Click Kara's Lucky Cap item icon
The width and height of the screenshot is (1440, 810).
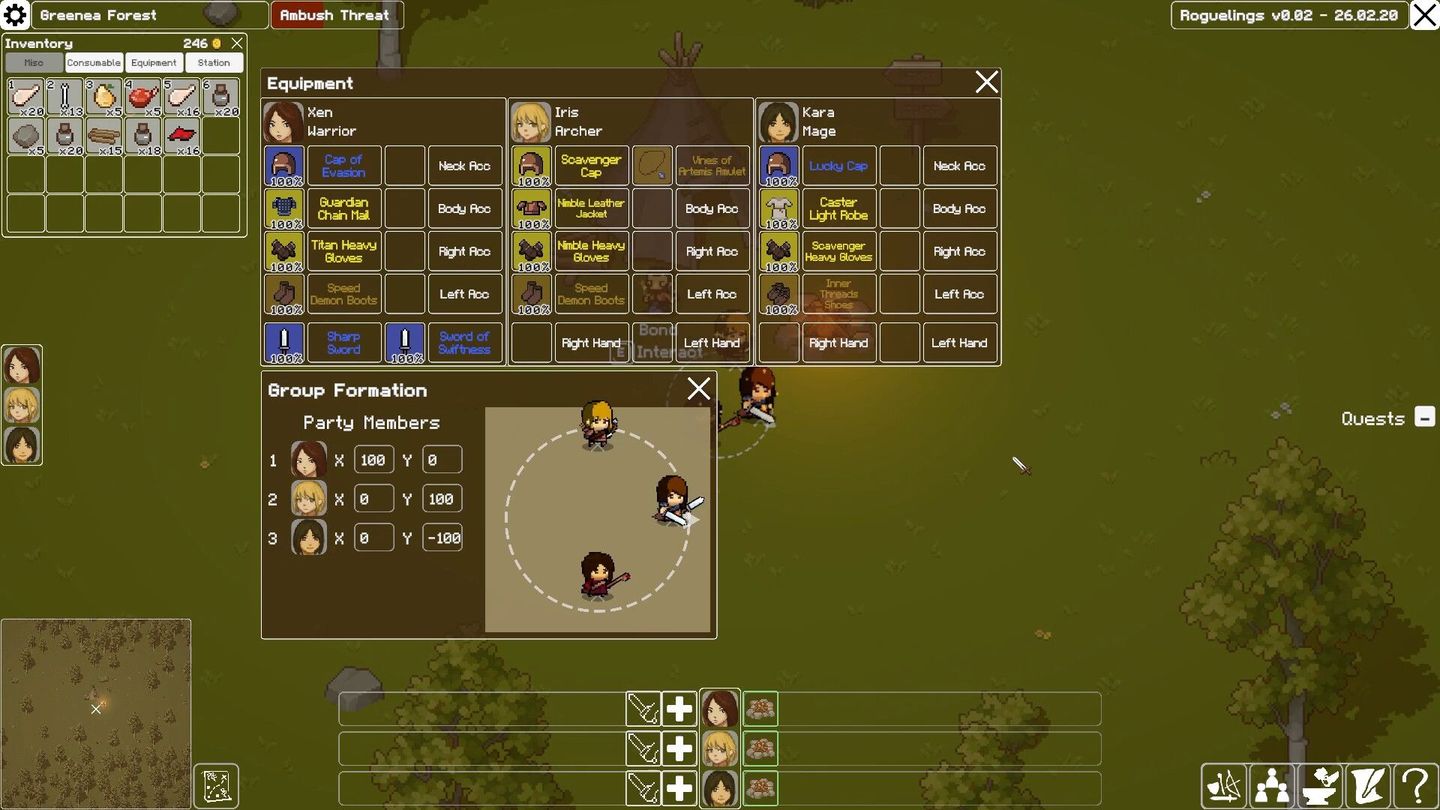778,164
